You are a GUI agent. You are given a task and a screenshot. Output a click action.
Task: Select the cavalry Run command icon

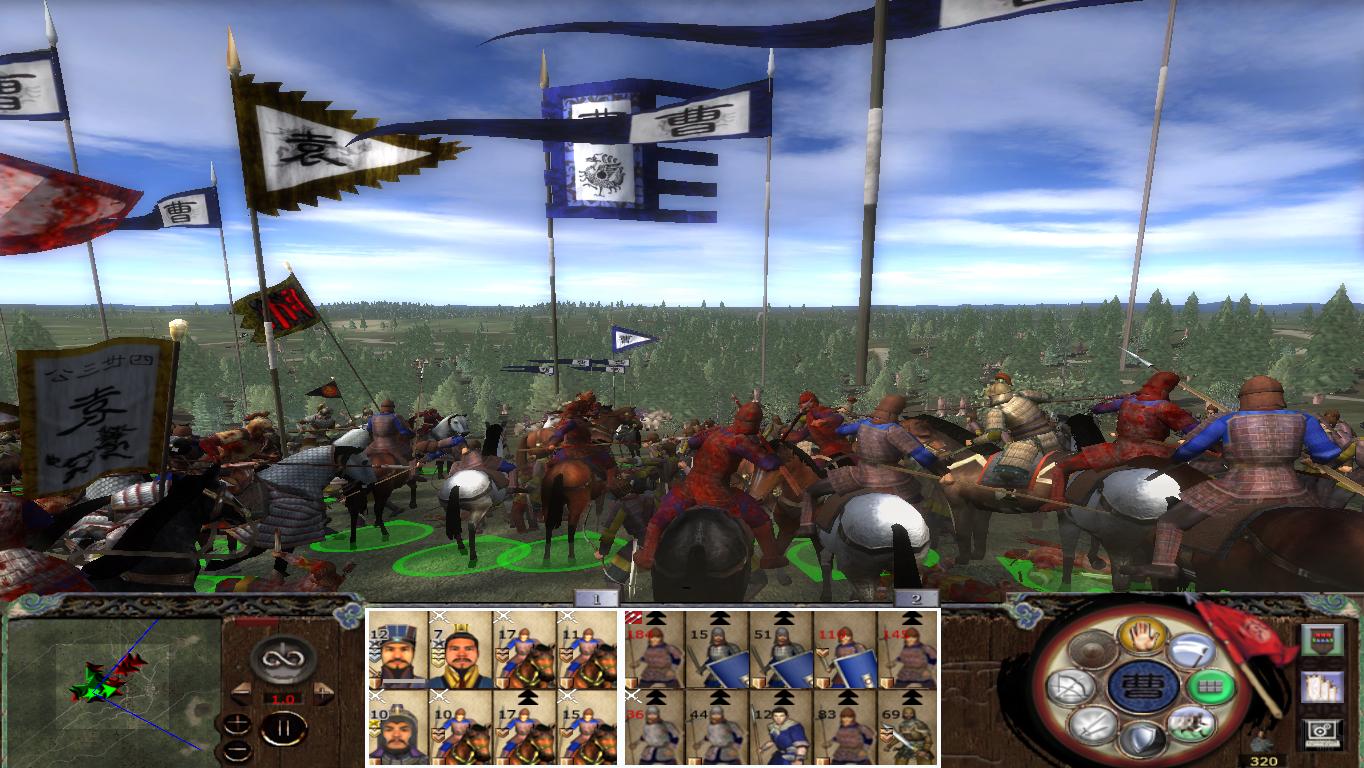pos(1194,726)
